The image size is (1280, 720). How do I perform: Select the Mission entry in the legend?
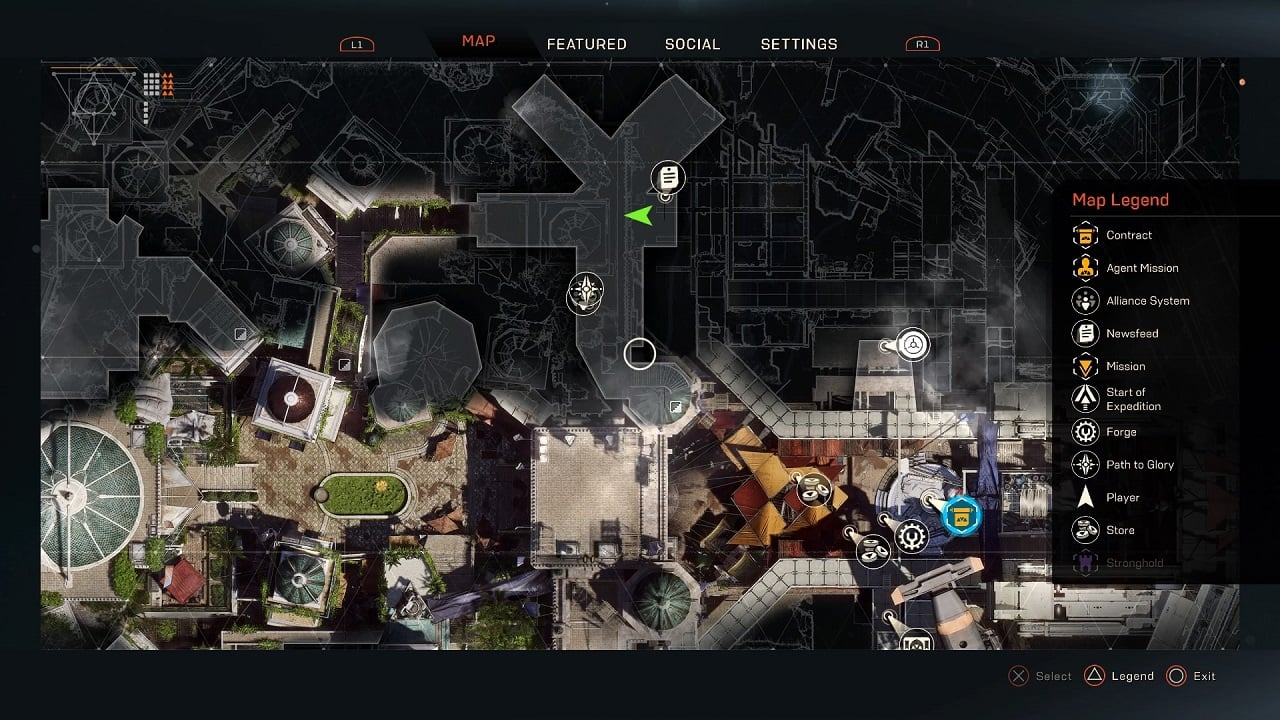(1125, 366)
